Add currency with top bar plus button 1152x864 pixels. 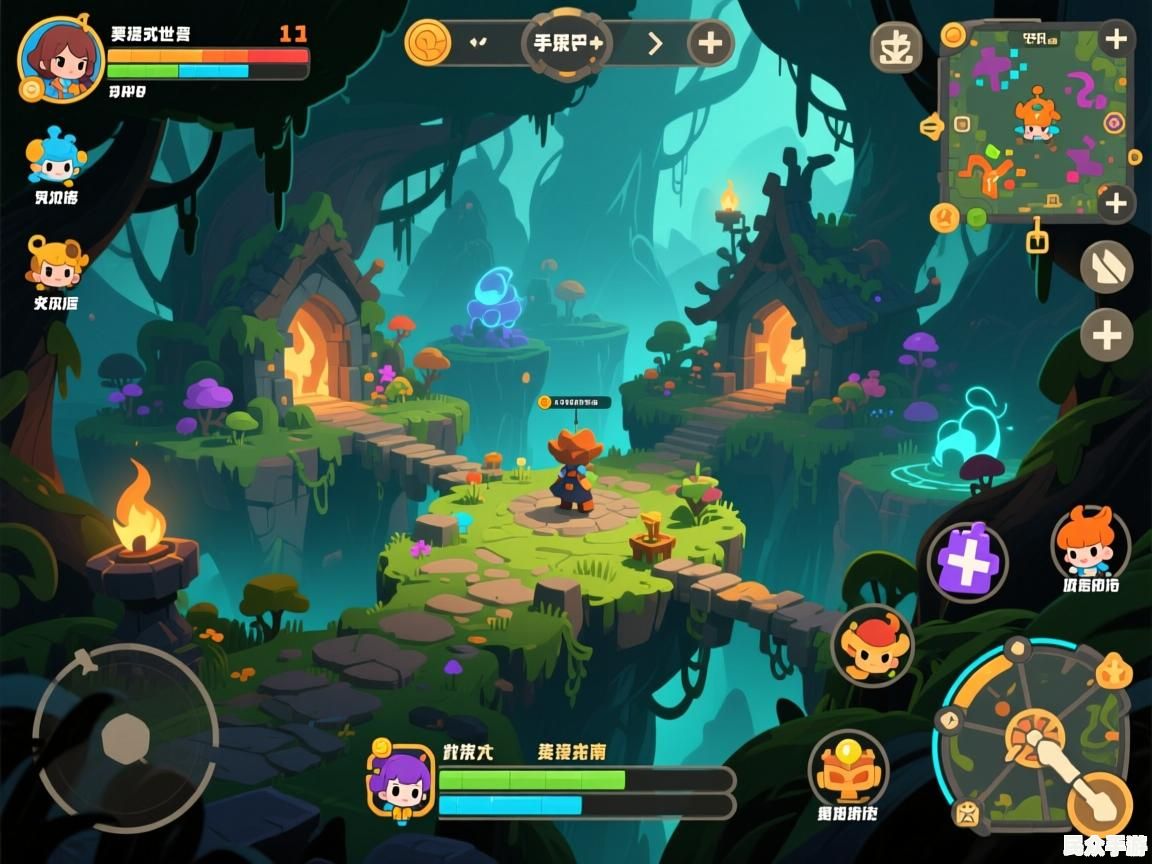point(710,43)
